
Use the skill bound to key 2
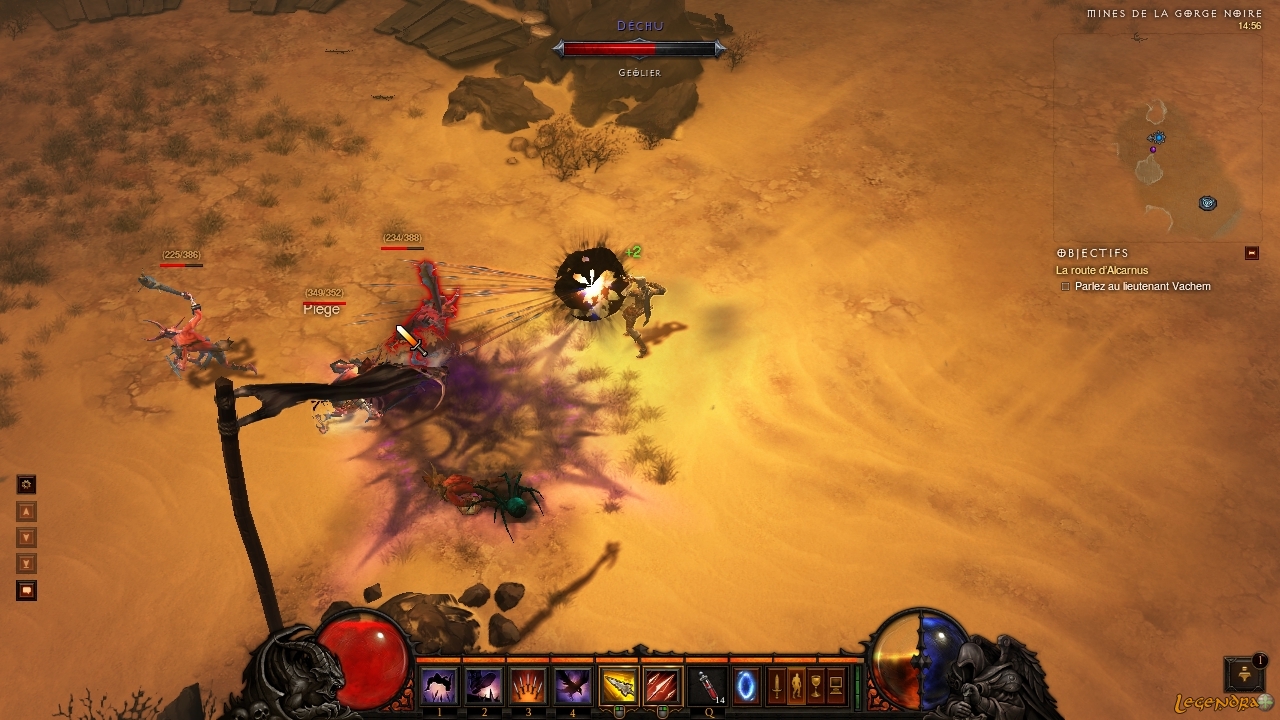click(x=485, y=686)
